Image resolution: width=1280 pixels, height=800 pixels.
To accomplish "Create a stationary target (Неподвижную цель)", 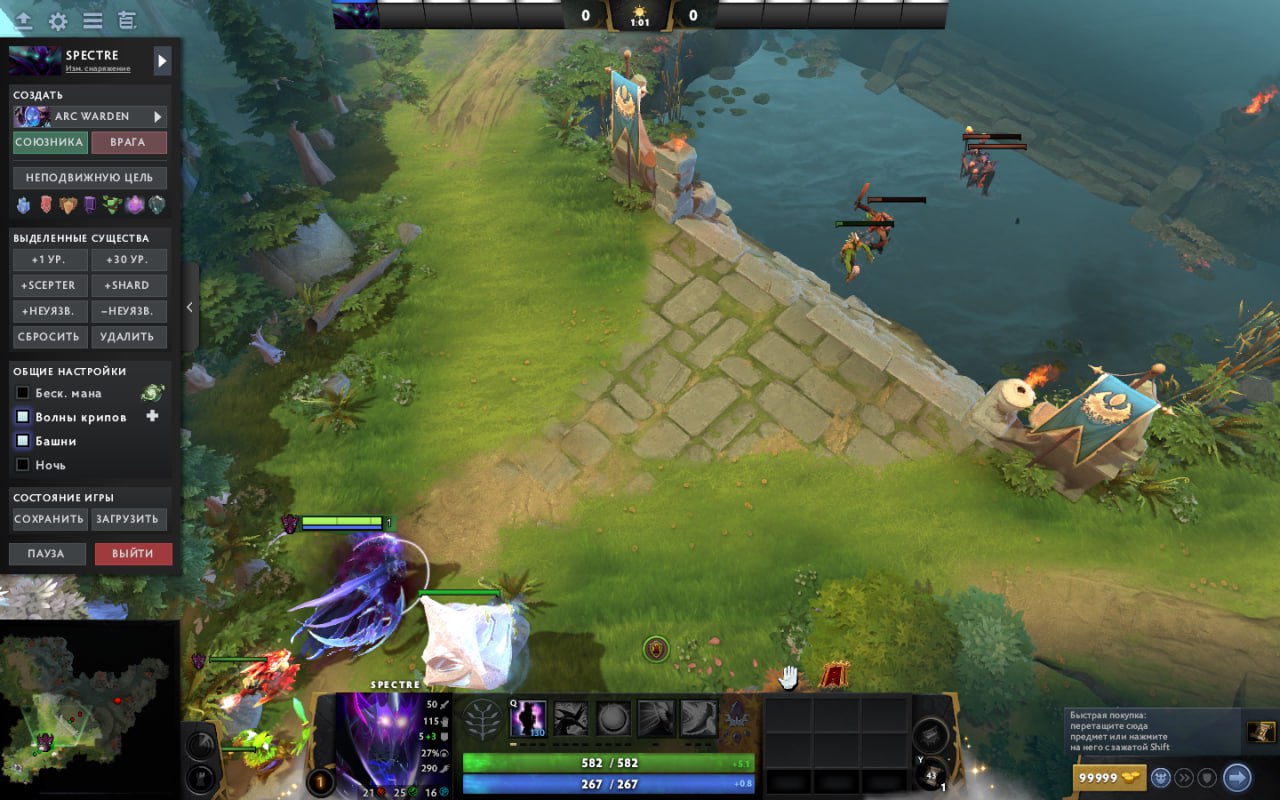I will [89, 178].
